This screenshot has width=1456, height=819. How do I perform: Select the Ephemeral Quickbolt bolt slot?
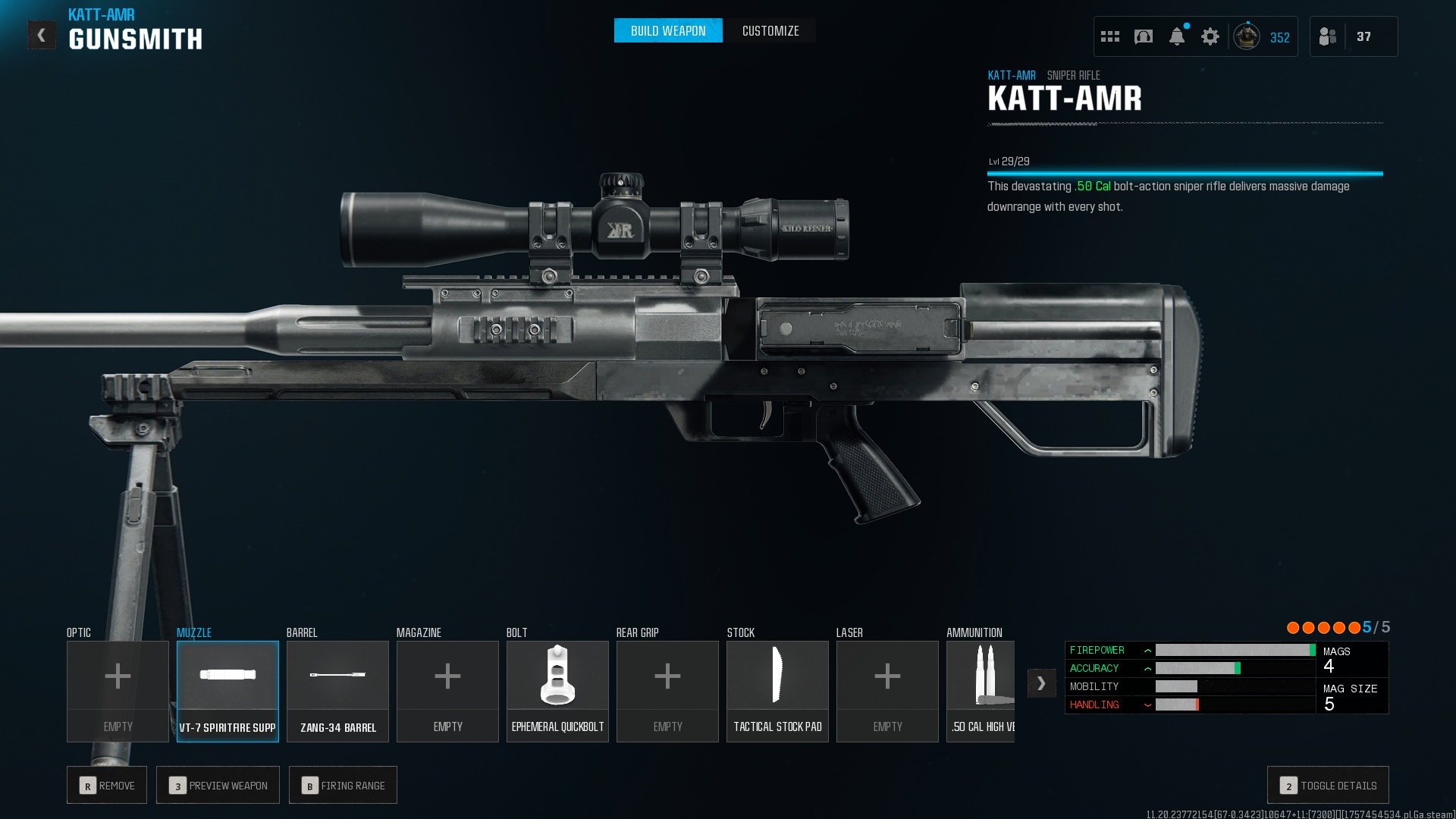557,691
